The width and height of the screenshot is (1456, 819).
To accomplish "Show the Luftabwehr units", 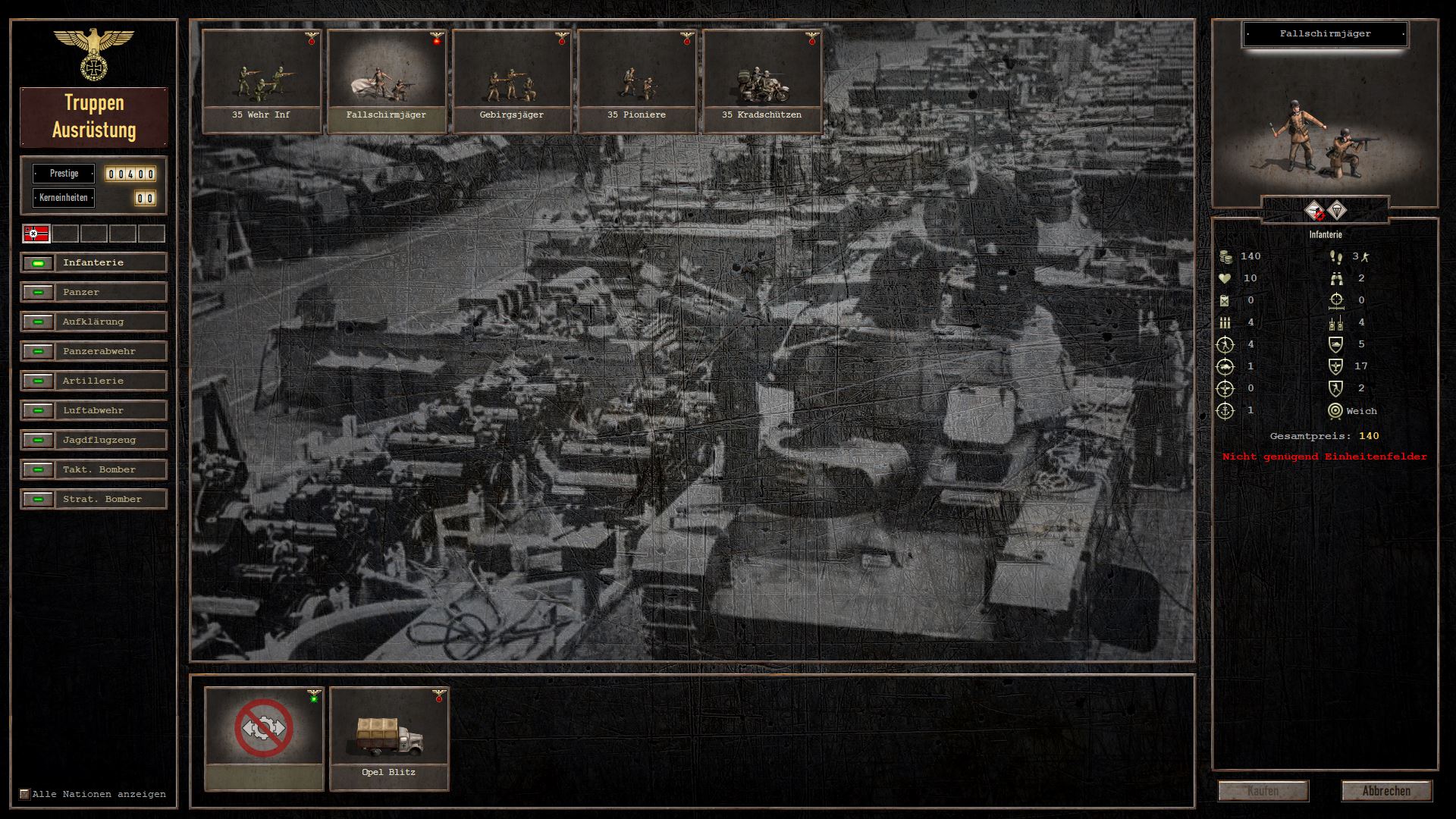I will [94, 411].
